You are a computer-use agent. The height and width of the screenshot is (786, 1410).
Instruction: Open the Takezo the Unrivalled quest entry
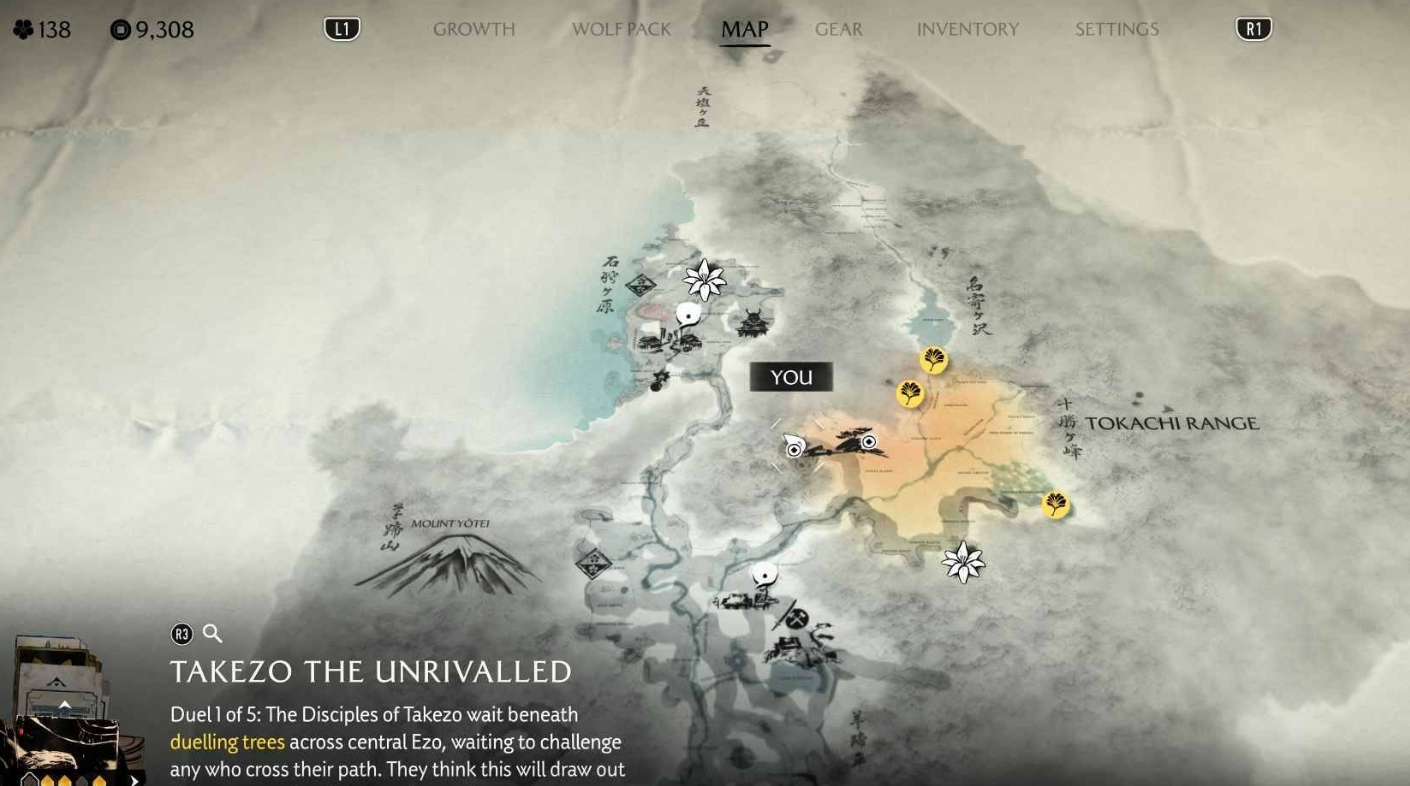click(x=371, y=672)
